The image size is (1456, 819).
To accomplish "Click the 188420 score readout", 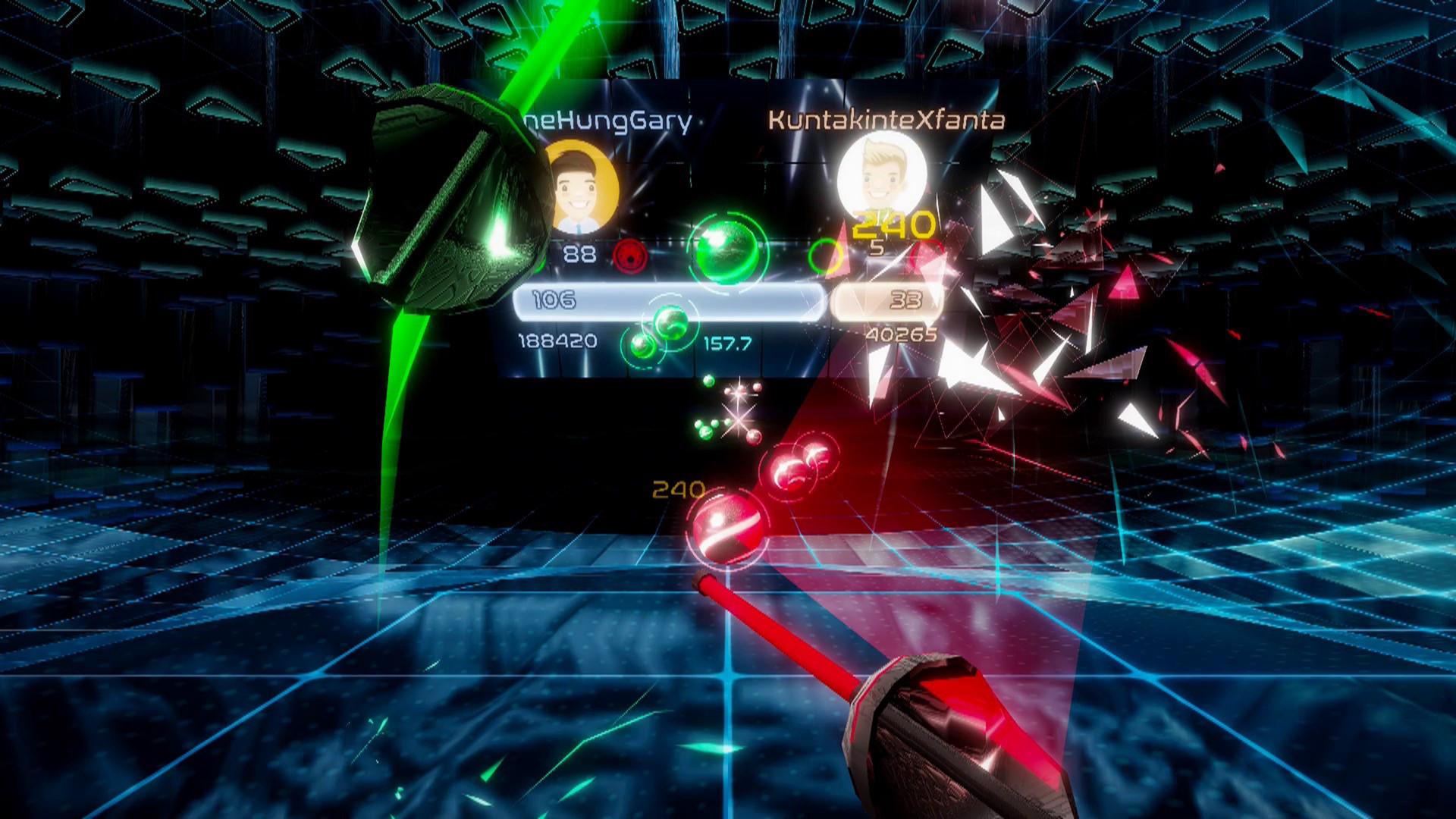I will tap(558, 341).
